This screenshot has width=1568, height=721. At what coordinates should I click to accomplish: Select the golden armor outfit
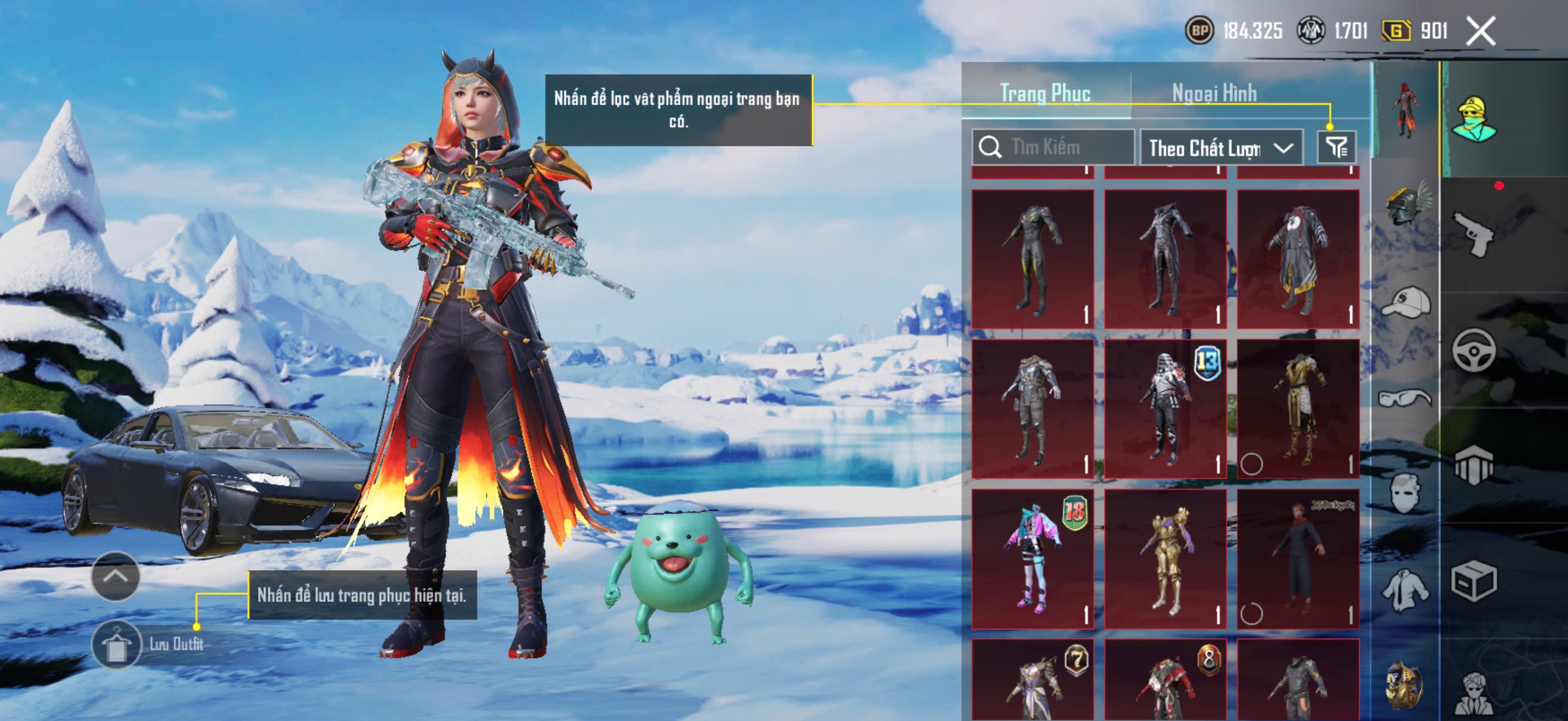tap(1165, 558)
